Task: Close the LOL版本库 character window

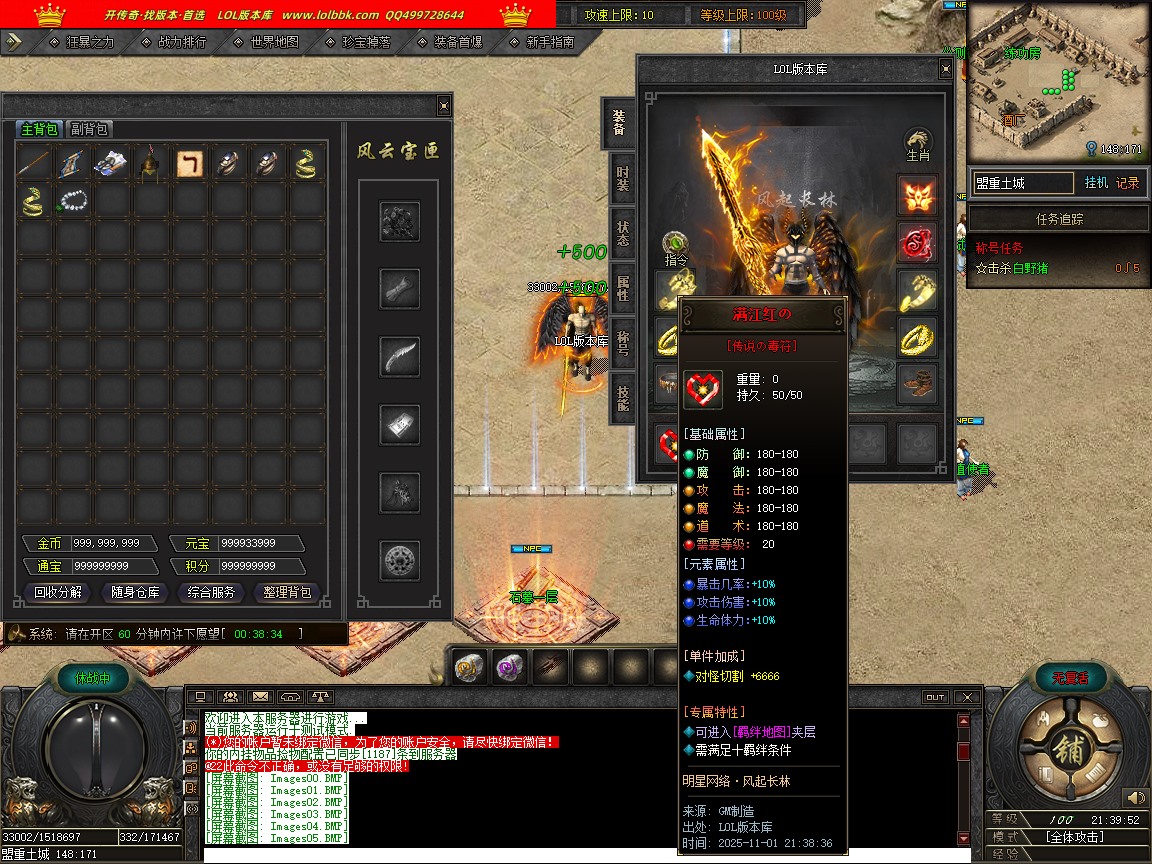Action: click(945, 69)
